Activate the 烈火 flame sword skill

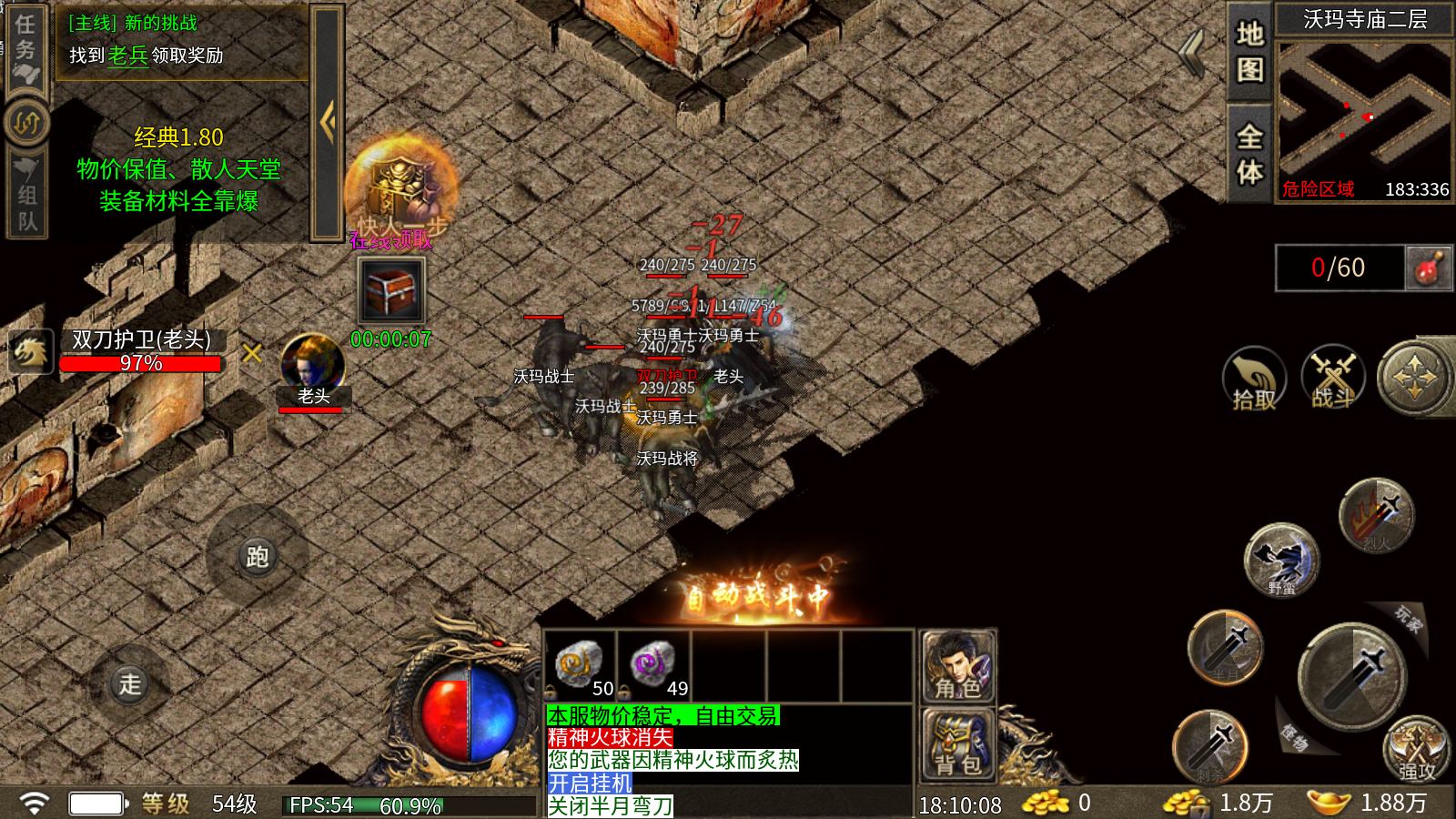[x=1377, y=516]
